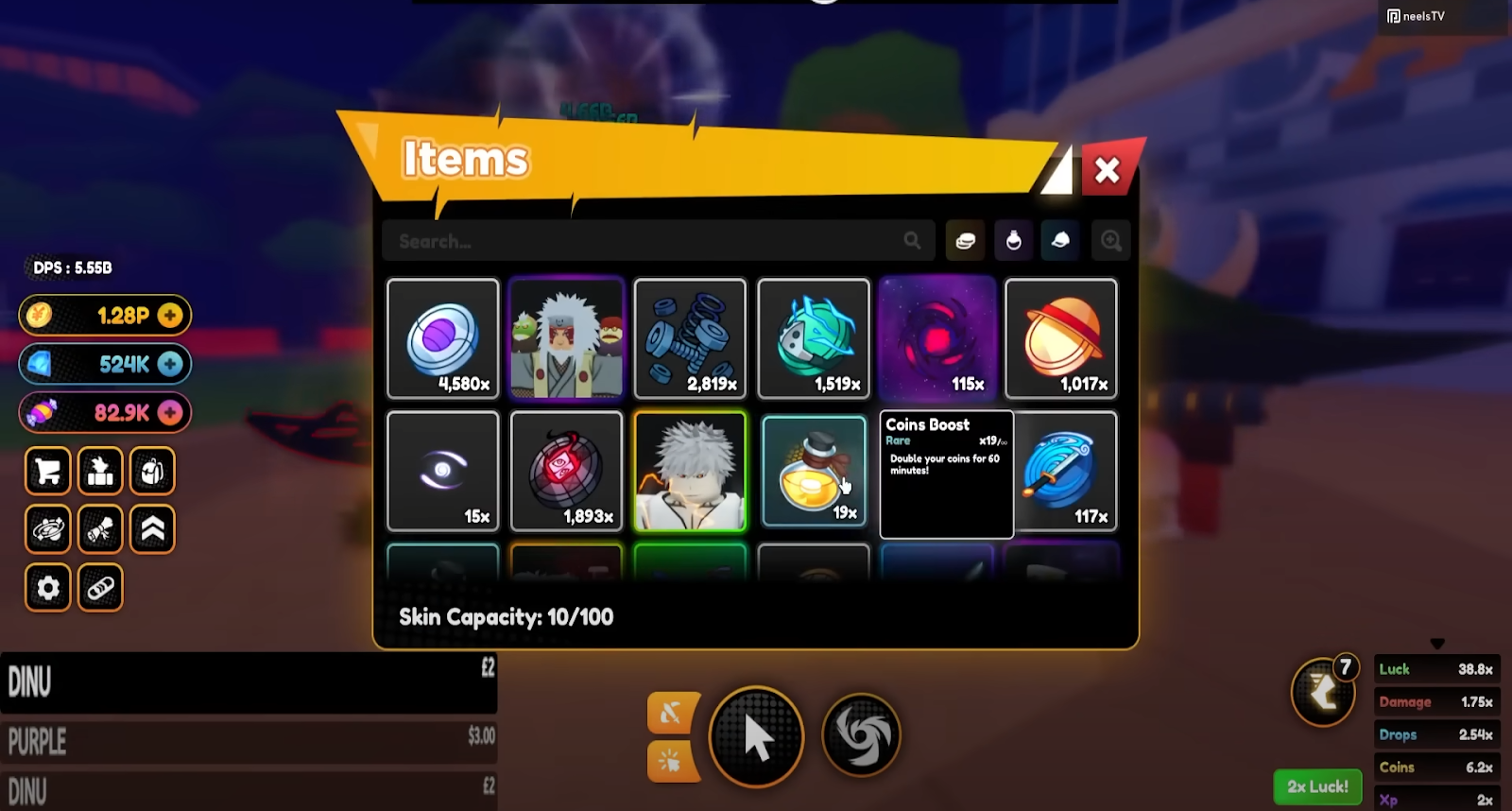1512x811 pixels.
Task: Open the shop cart menu
Action: click(48, 471)
